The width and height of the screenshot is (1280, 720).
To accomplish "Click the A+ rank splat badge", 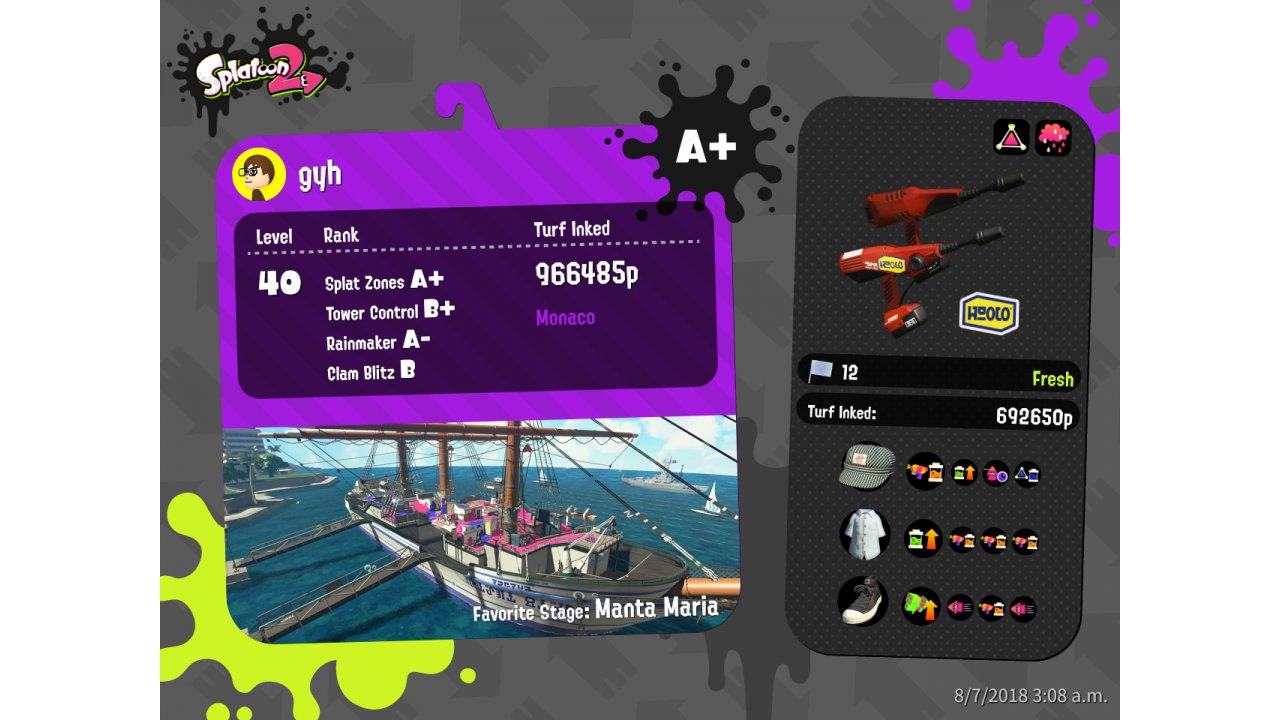I will click(706, 148).
